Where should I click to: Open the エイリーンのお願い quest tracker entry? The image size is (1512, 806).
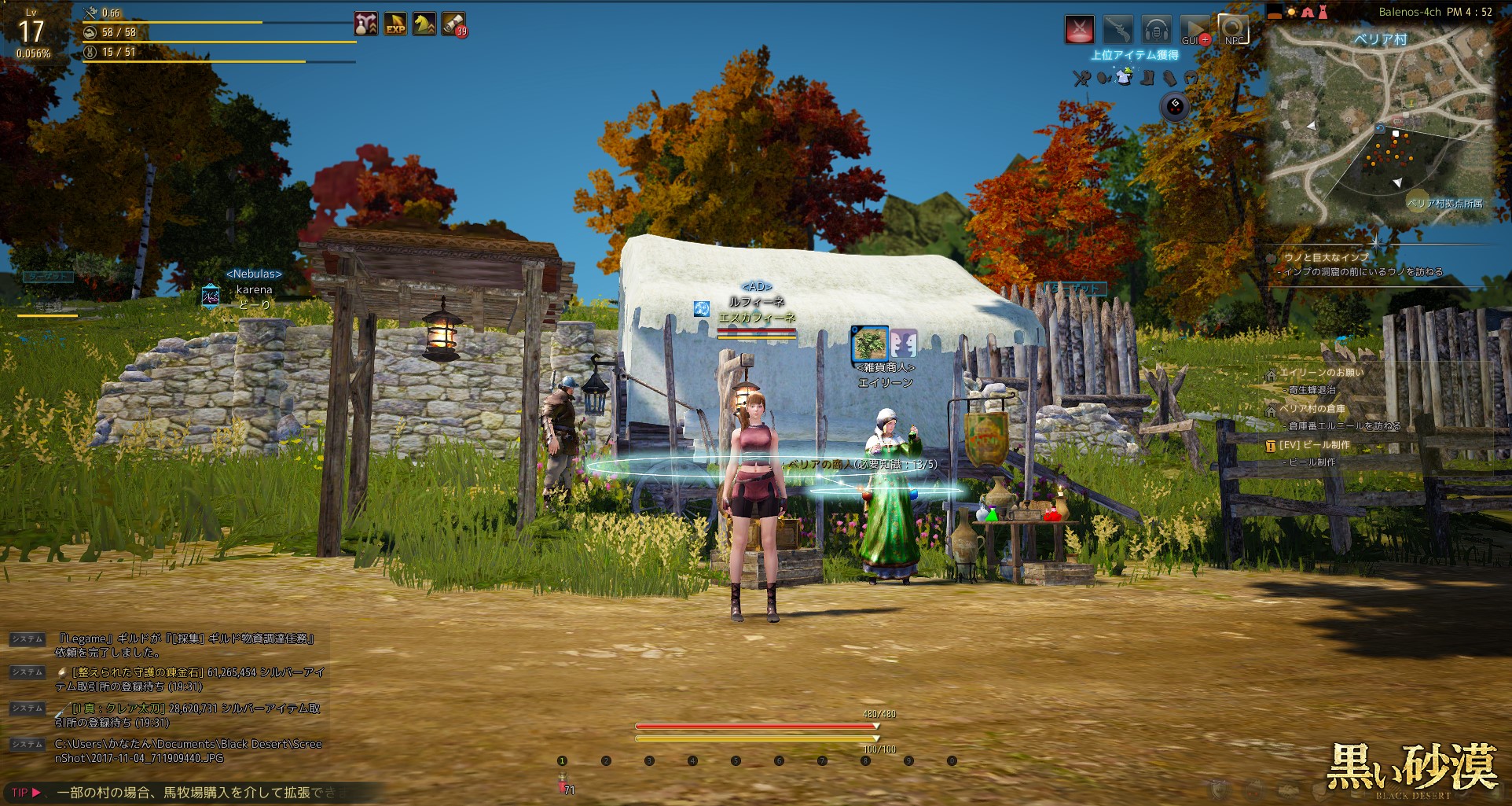1322,372
